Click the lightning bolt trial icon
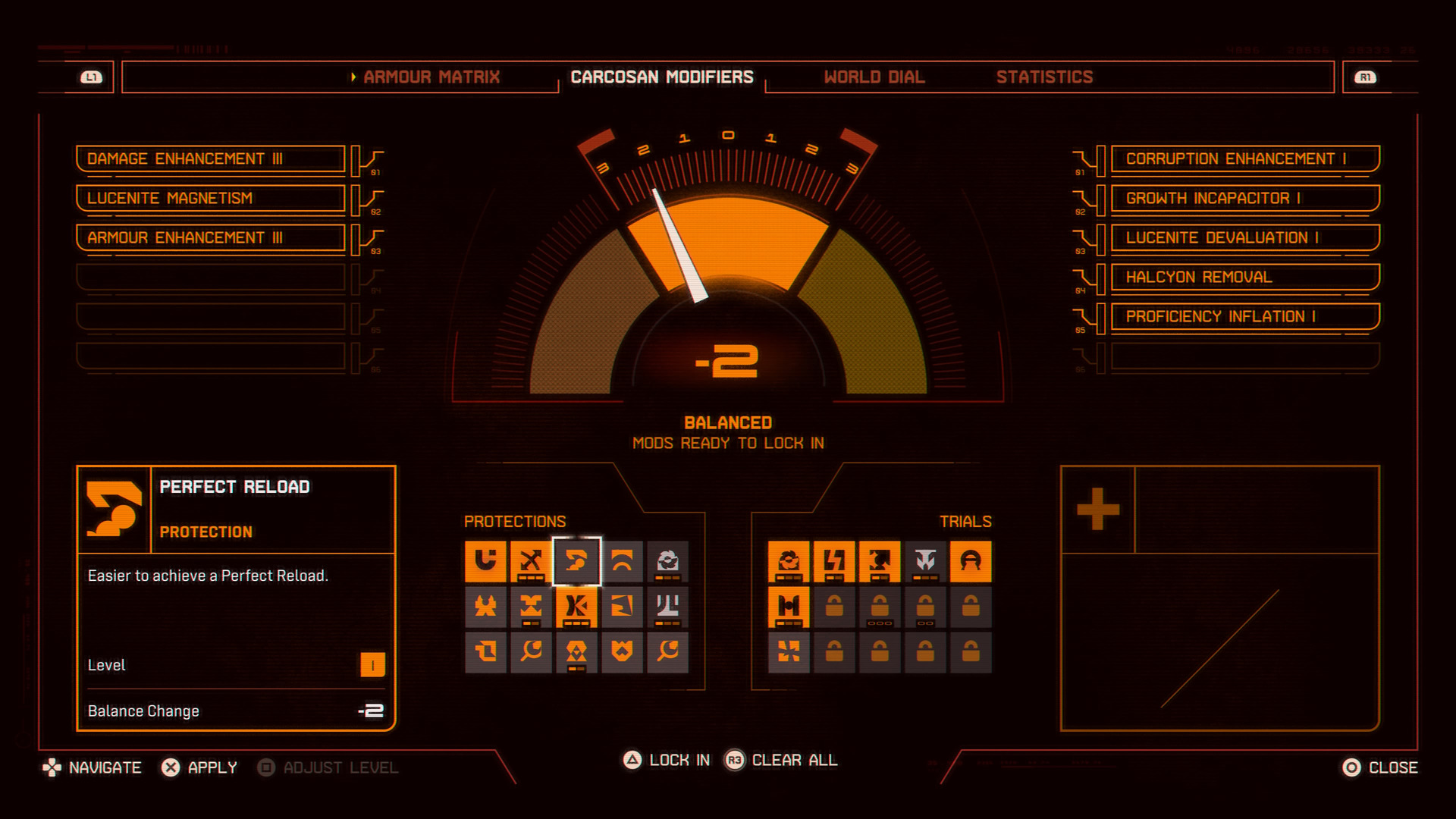The width and height of the screenshot is (1456, 819). 834,561
